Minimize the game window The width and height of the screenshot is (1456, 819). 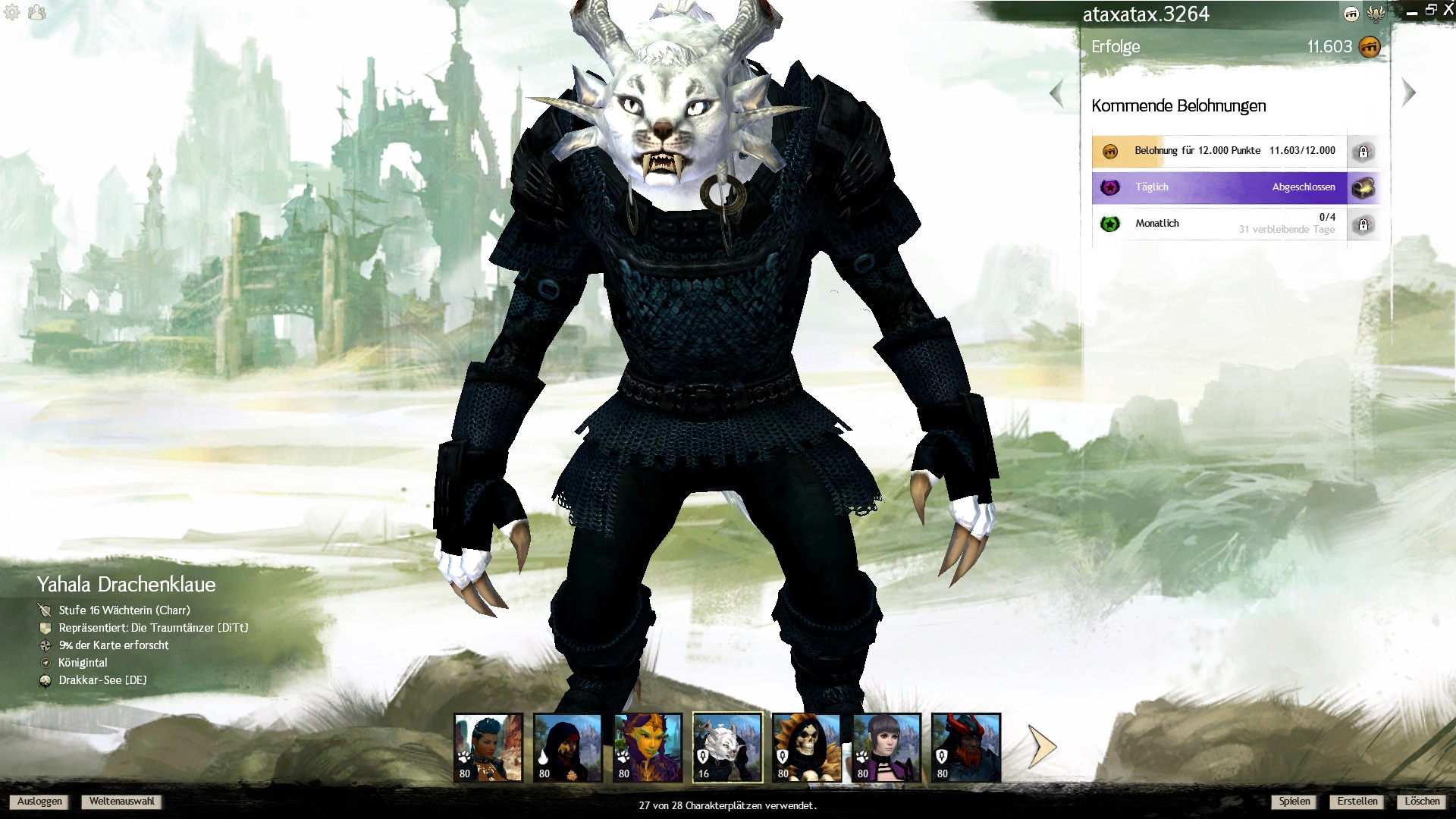[1411, 12]
